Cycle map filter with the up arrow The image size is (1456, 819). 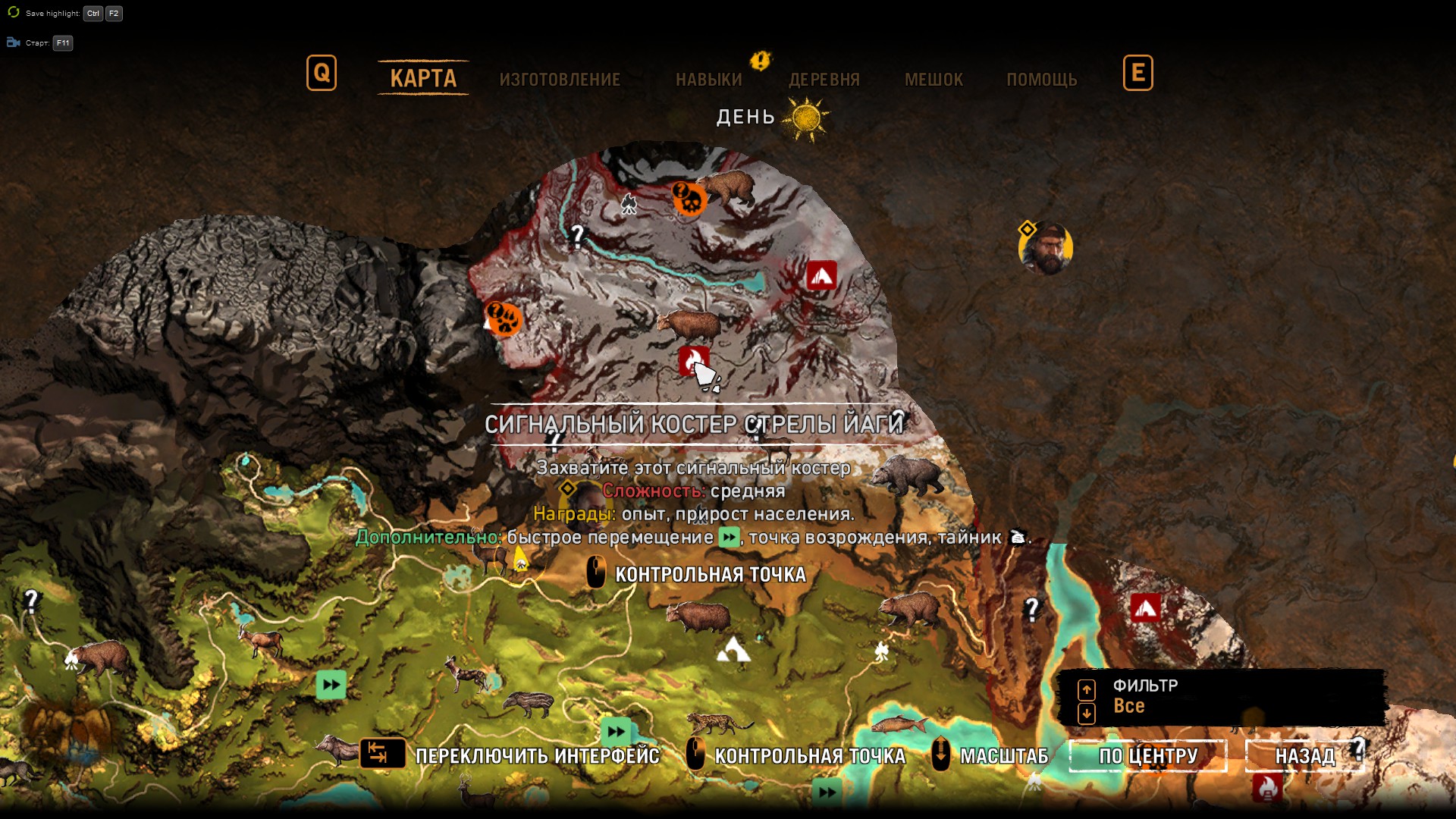tap(1087, 689)
